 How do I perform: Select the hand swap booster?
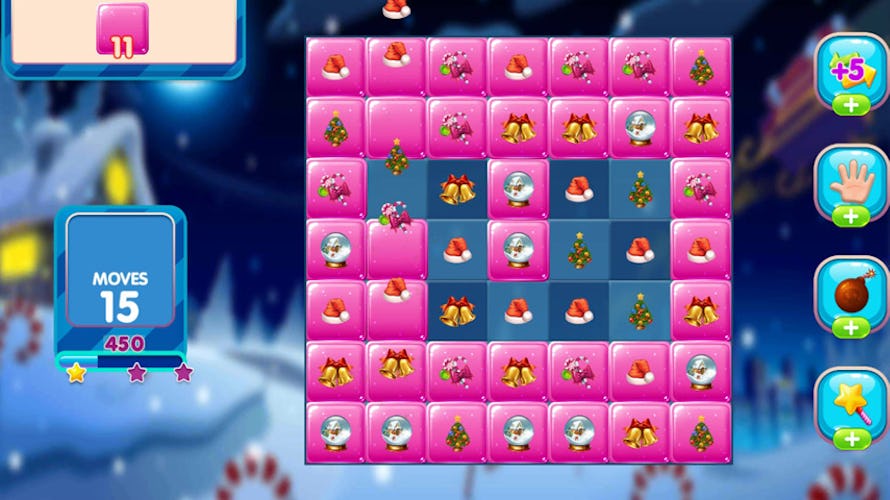[x=851, y=181]
